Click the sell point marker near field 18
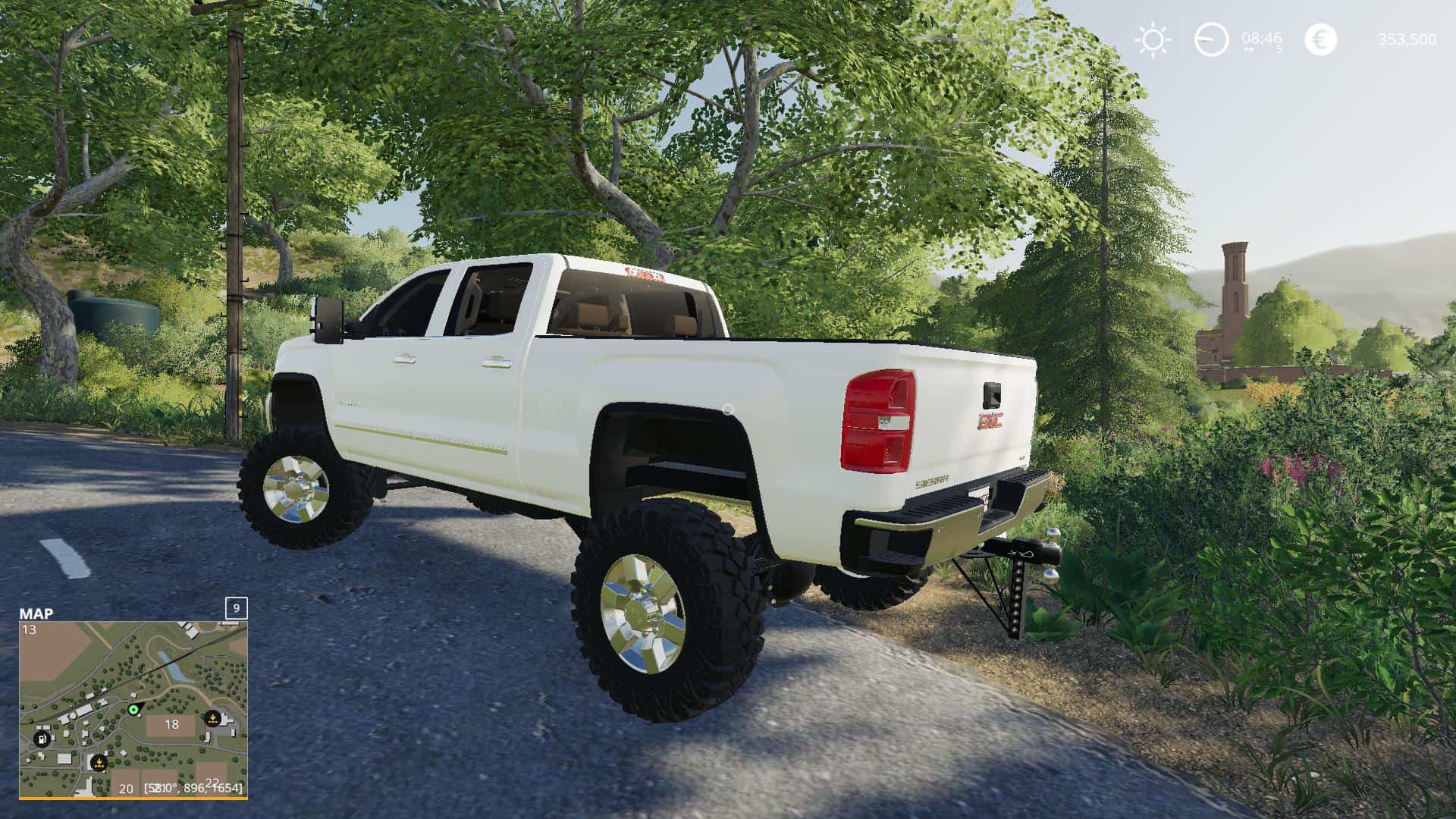Screen dimensions: 1456x819 click(x=213, y=719)
